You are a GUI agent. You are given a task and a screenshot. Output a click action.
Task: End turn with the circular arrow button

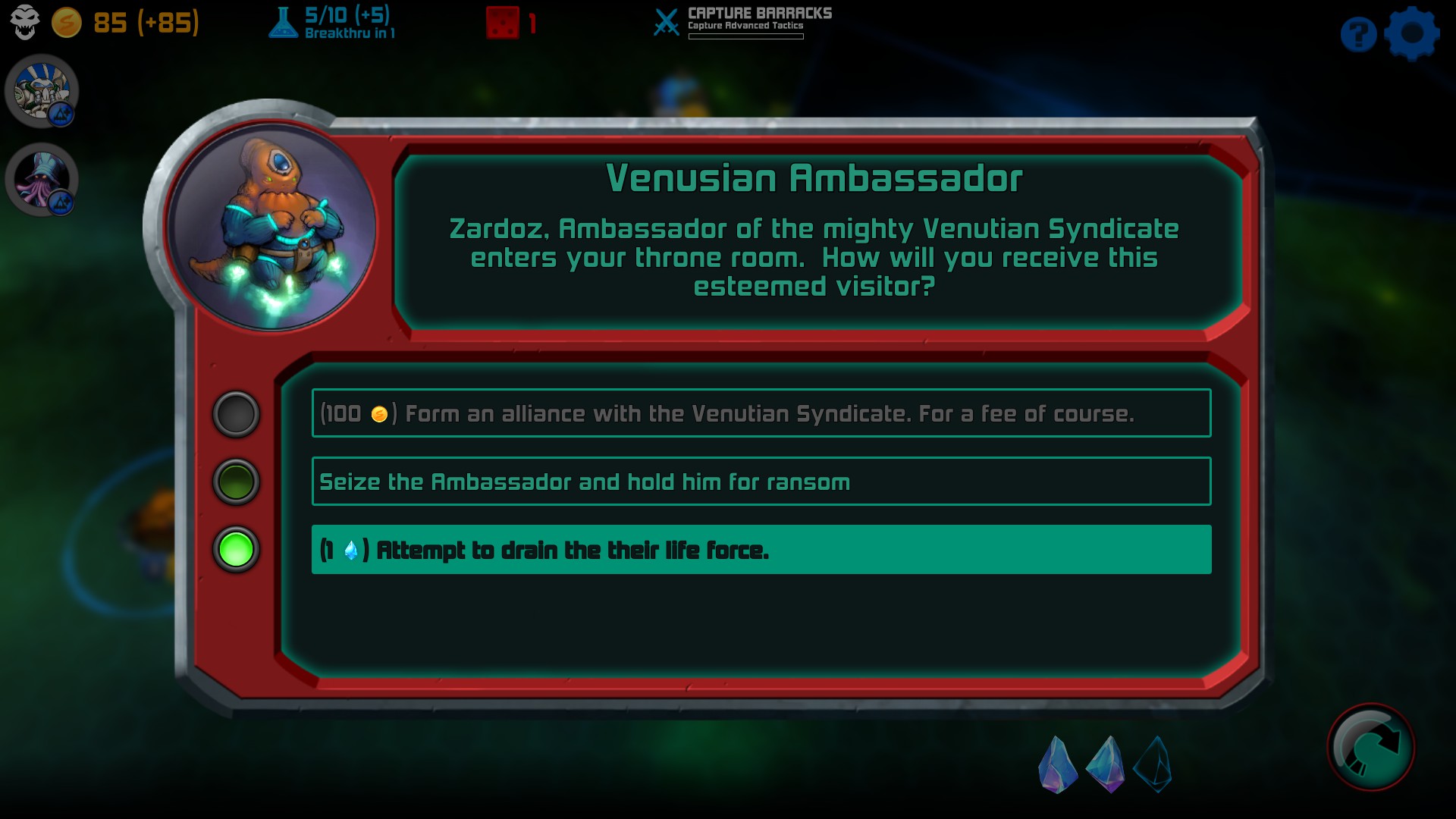coord(1371,748)
